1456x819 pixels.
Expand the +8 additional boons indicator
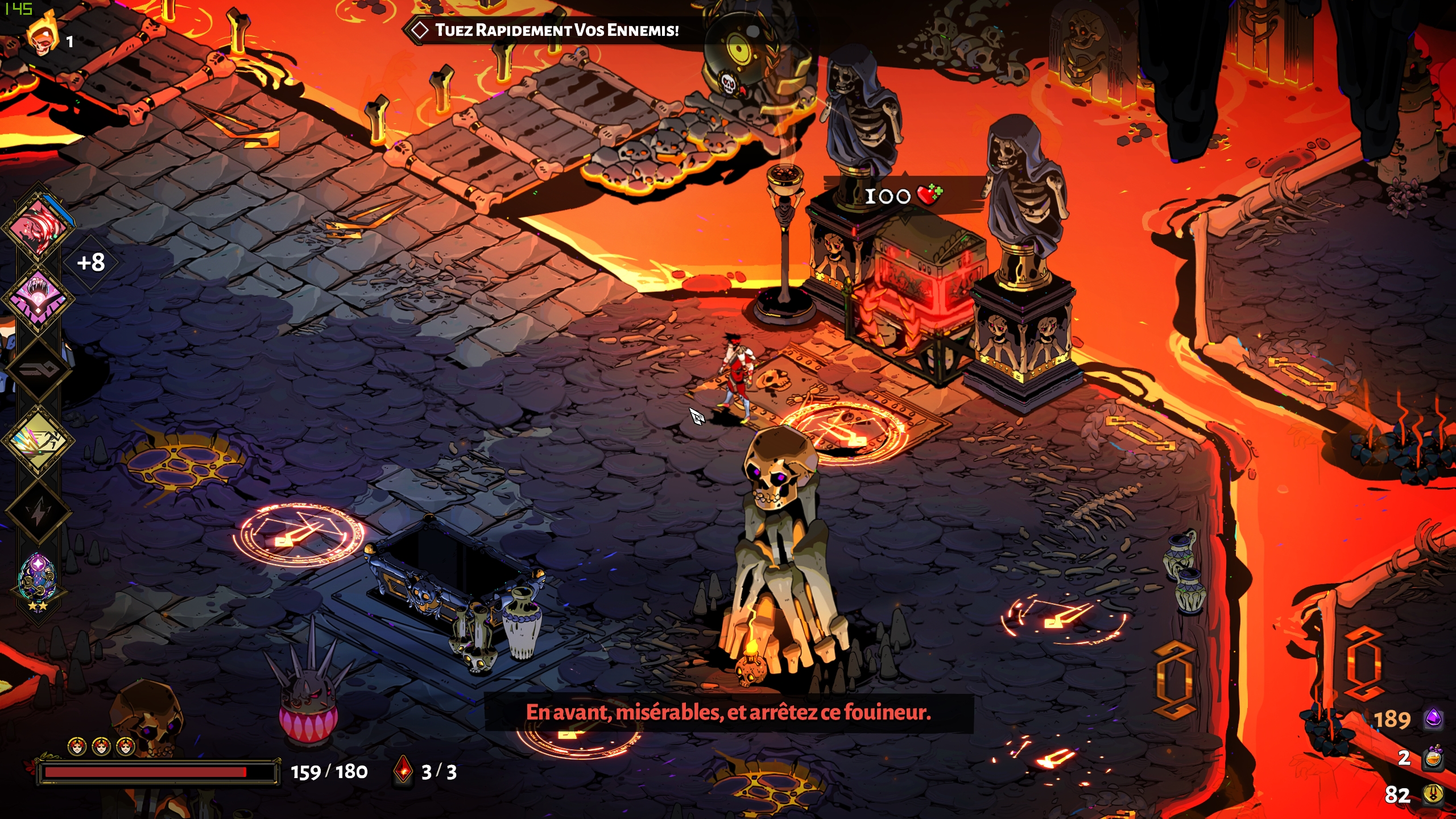tap(91, 263)
